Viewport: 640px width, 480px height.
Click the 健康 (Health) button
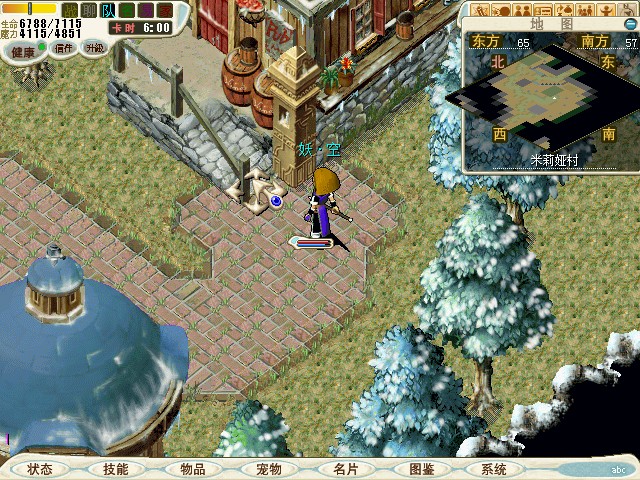tap(24, 47)
